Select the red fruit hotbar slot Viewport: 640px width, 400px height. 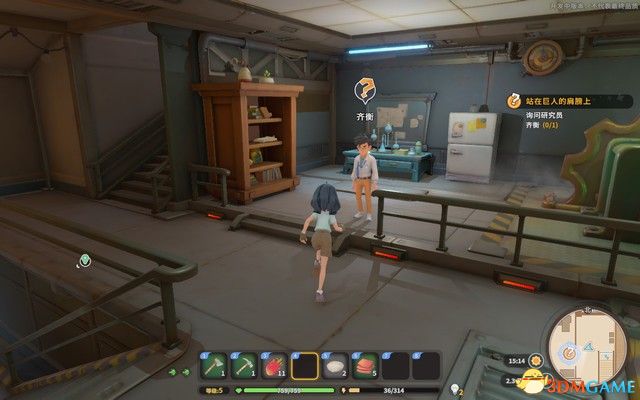tap(275, 366)
